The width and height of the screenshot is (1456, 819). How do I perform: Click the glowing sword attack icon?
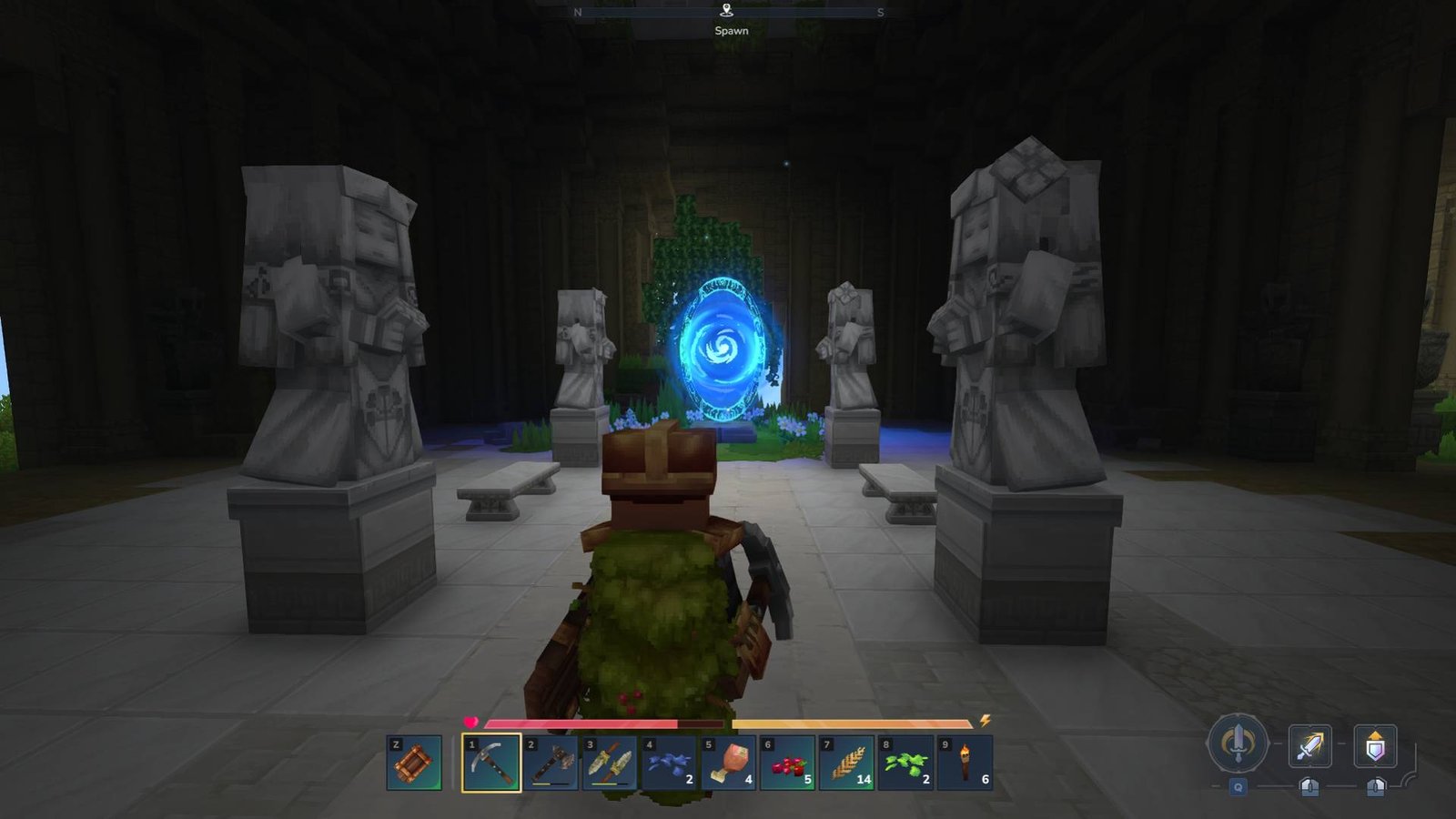(x=1309, y=747)
